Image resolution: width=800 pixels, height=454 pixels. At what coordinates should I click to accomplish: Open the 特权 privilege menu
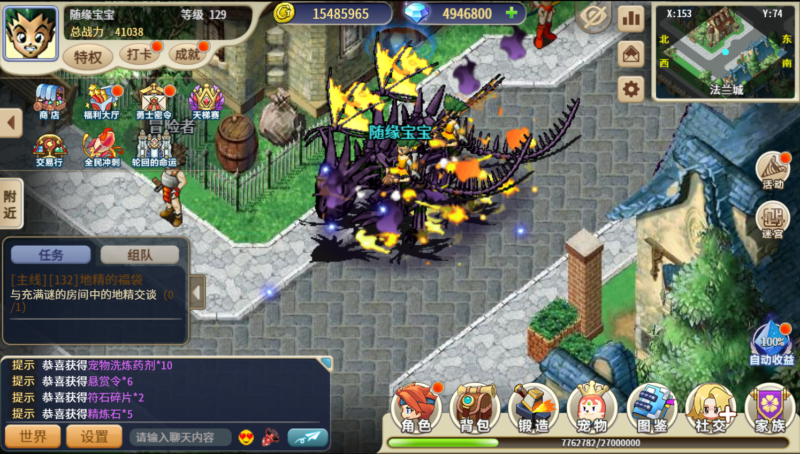tap(88, 56)
